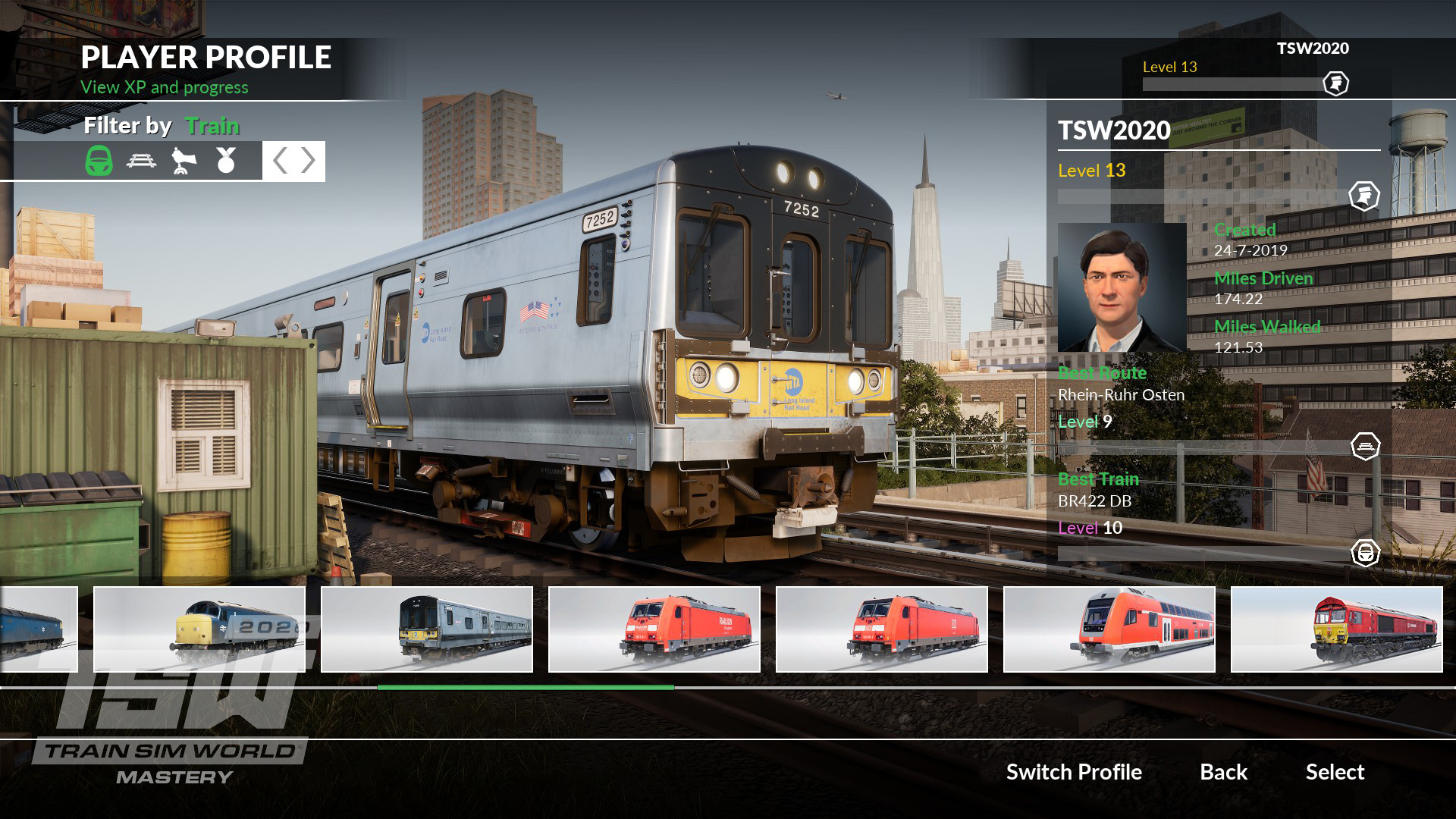Screen dimensions: 1456x819
Task: Go to next filter with right arrow
Action: tap(308, 161)
